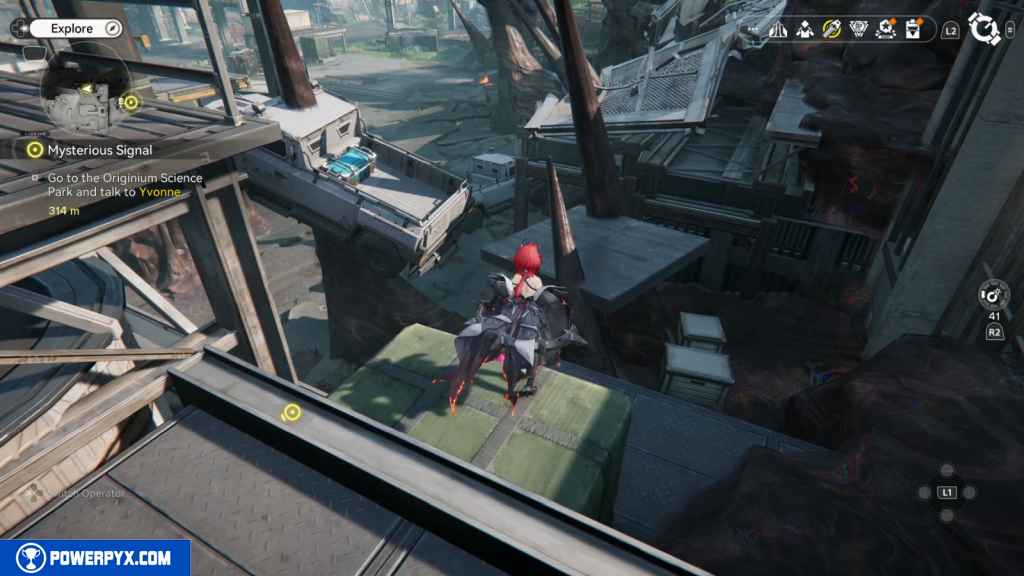1024x576 pixels.
Task: Select the yellow-ringed rocket icon
Action: (x=832, y=30)
